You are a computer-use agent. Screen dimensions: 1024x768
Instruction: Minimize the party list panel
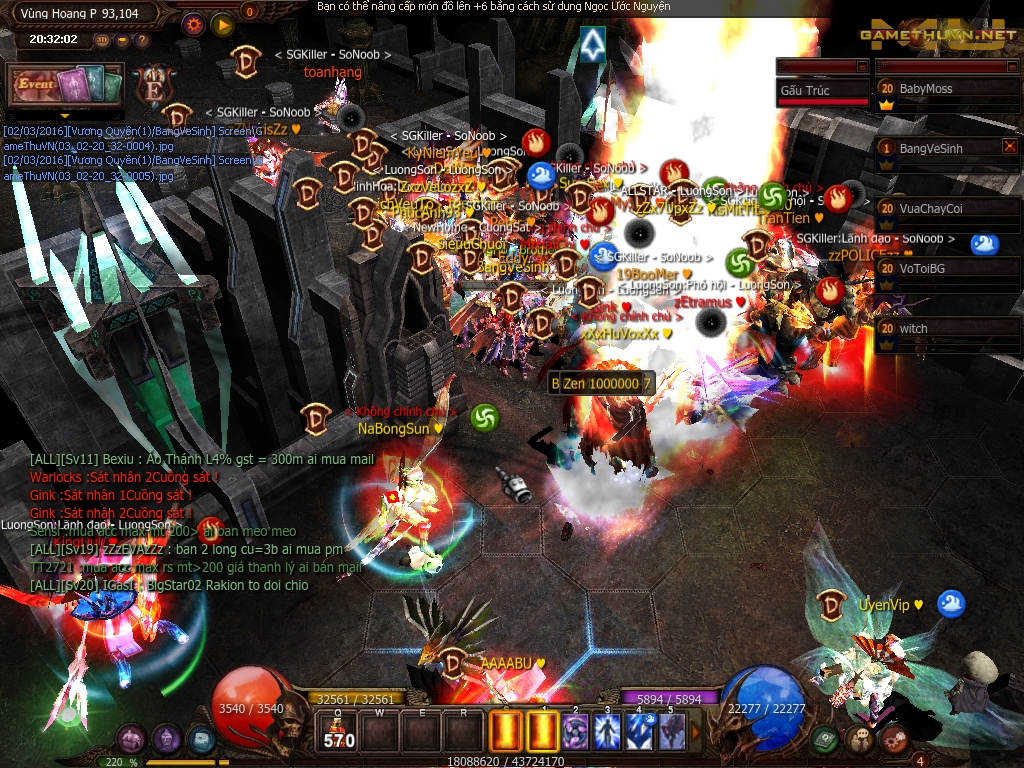(1012, 66)
